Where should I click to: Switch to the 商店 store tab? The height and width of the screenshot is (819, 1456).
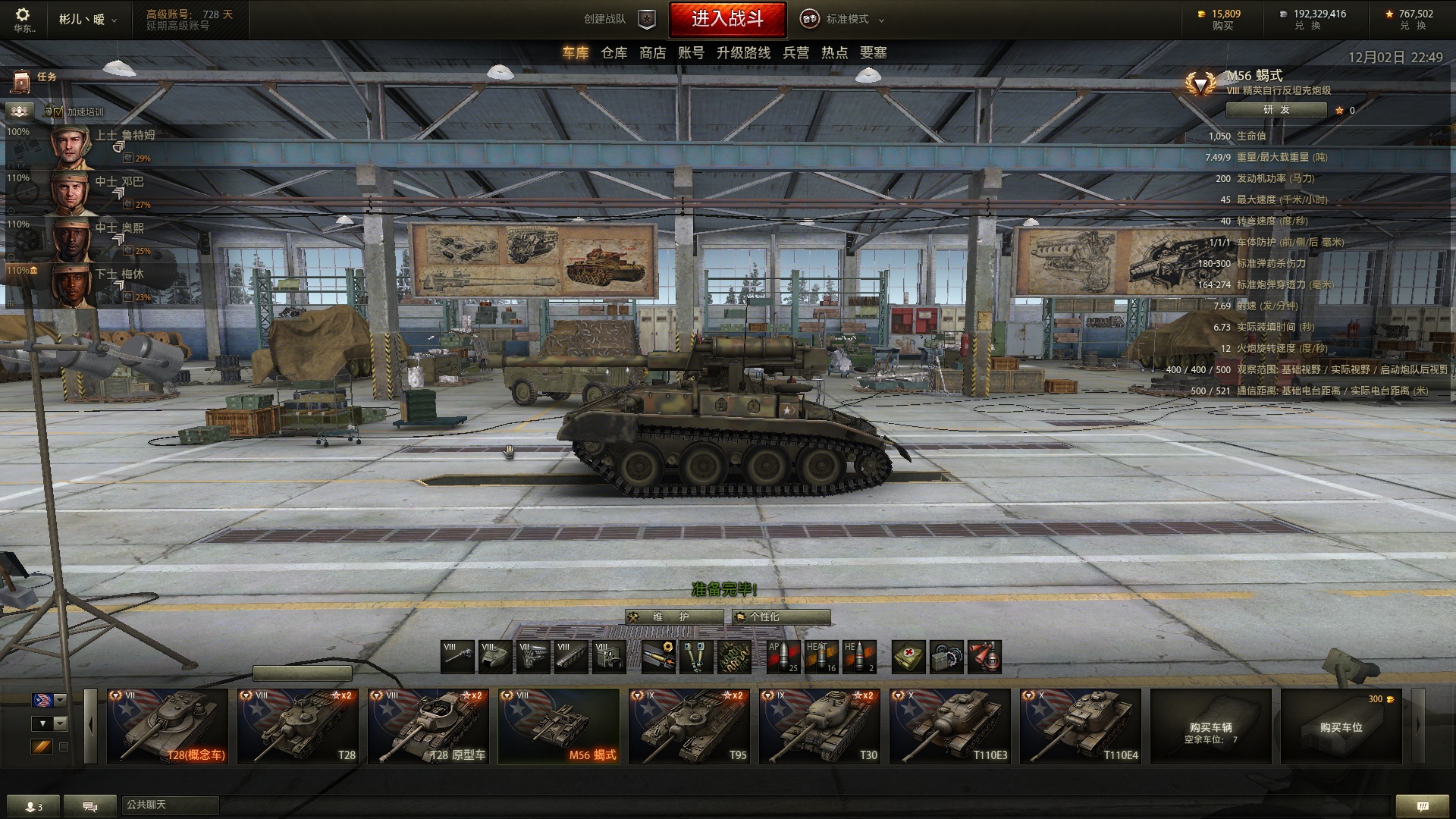click(x=652, y=53)
